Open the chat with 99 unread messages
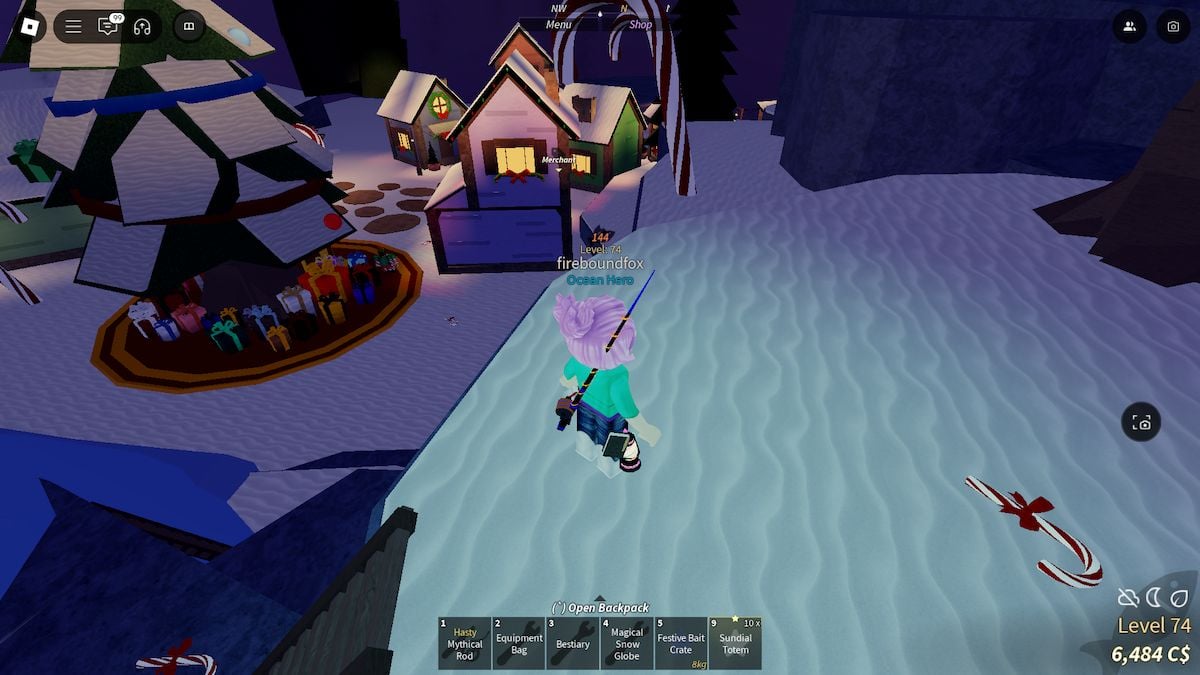 click(107, 27)
